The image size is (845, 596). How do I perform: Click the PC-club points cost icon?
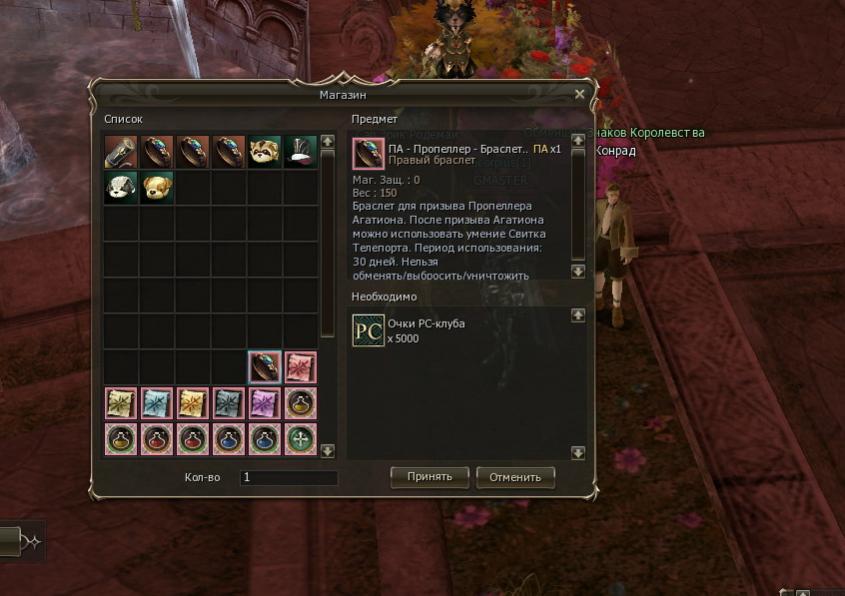coord(368,330)
